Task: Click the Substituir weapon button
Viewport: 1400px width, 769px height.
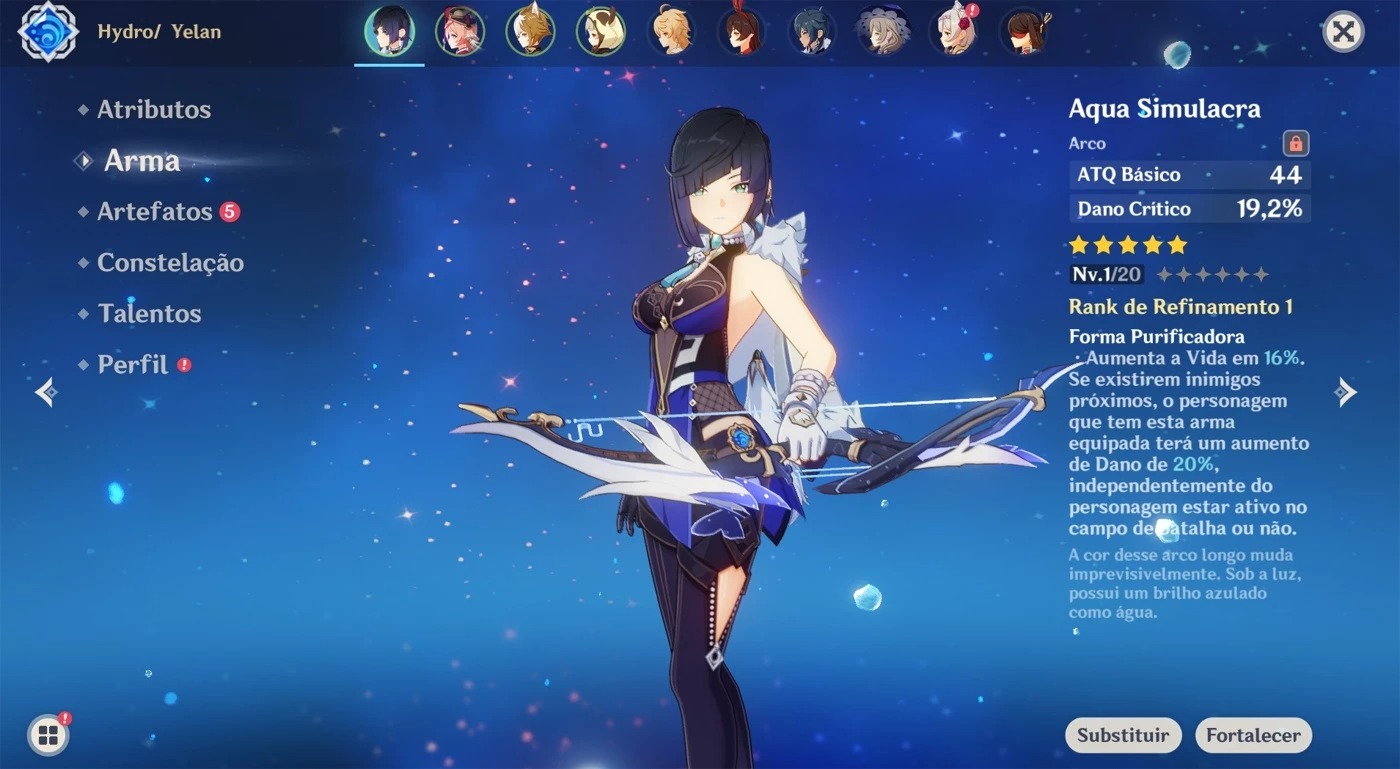Action: tap(1123, 735)
